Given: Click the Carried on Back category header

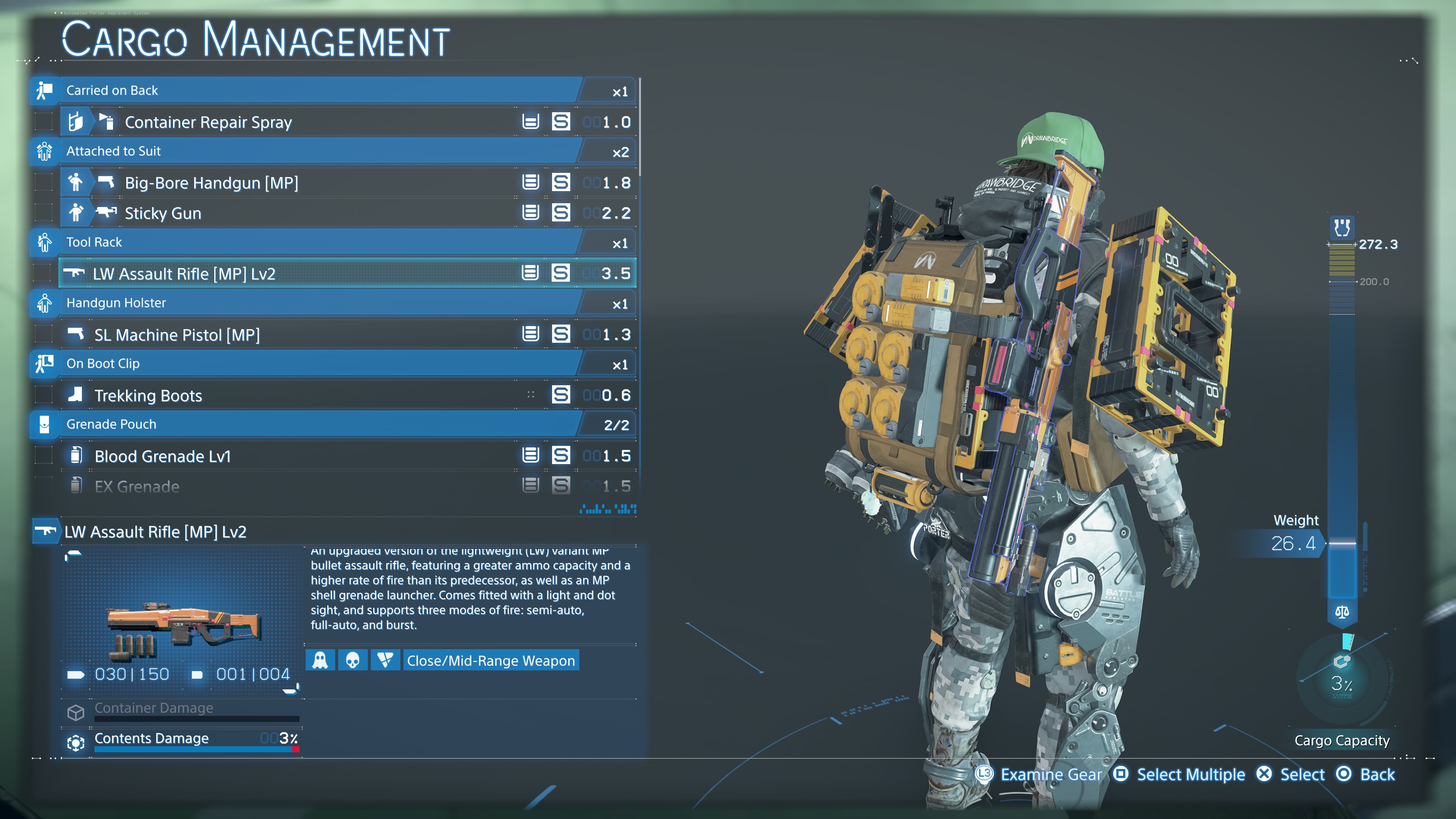Looking at the screenshot, I should point(112,91).
